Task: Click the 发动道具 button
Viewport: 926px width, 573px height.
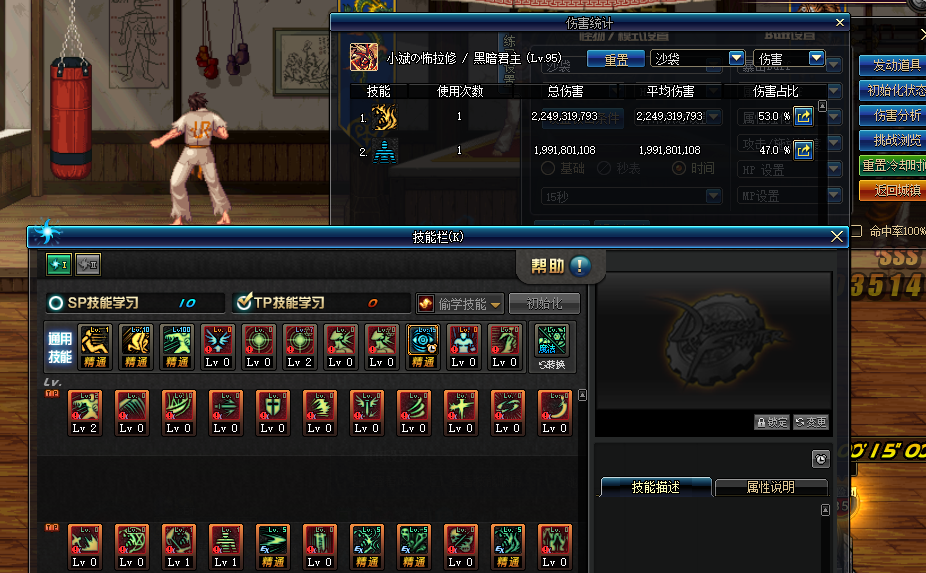Action: point(892,66)
